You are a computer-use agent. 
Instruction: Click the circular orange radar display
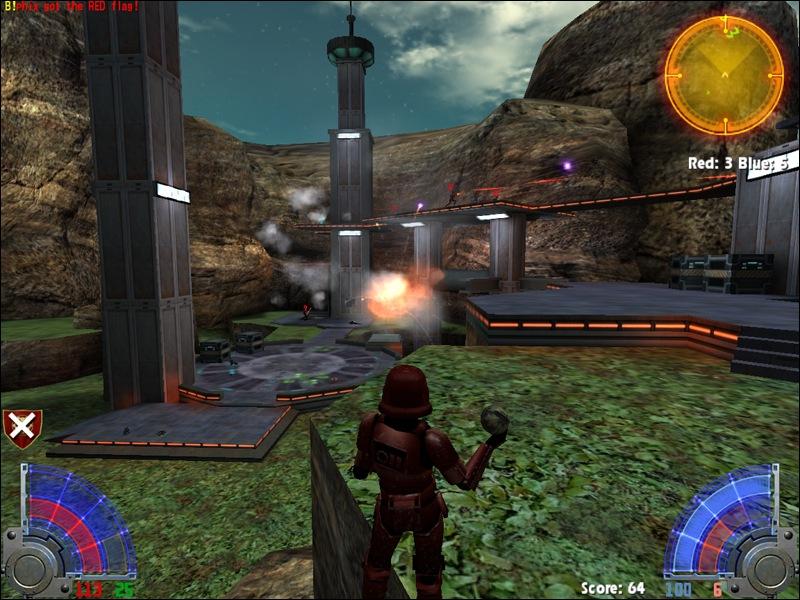[x=724, y=75]
